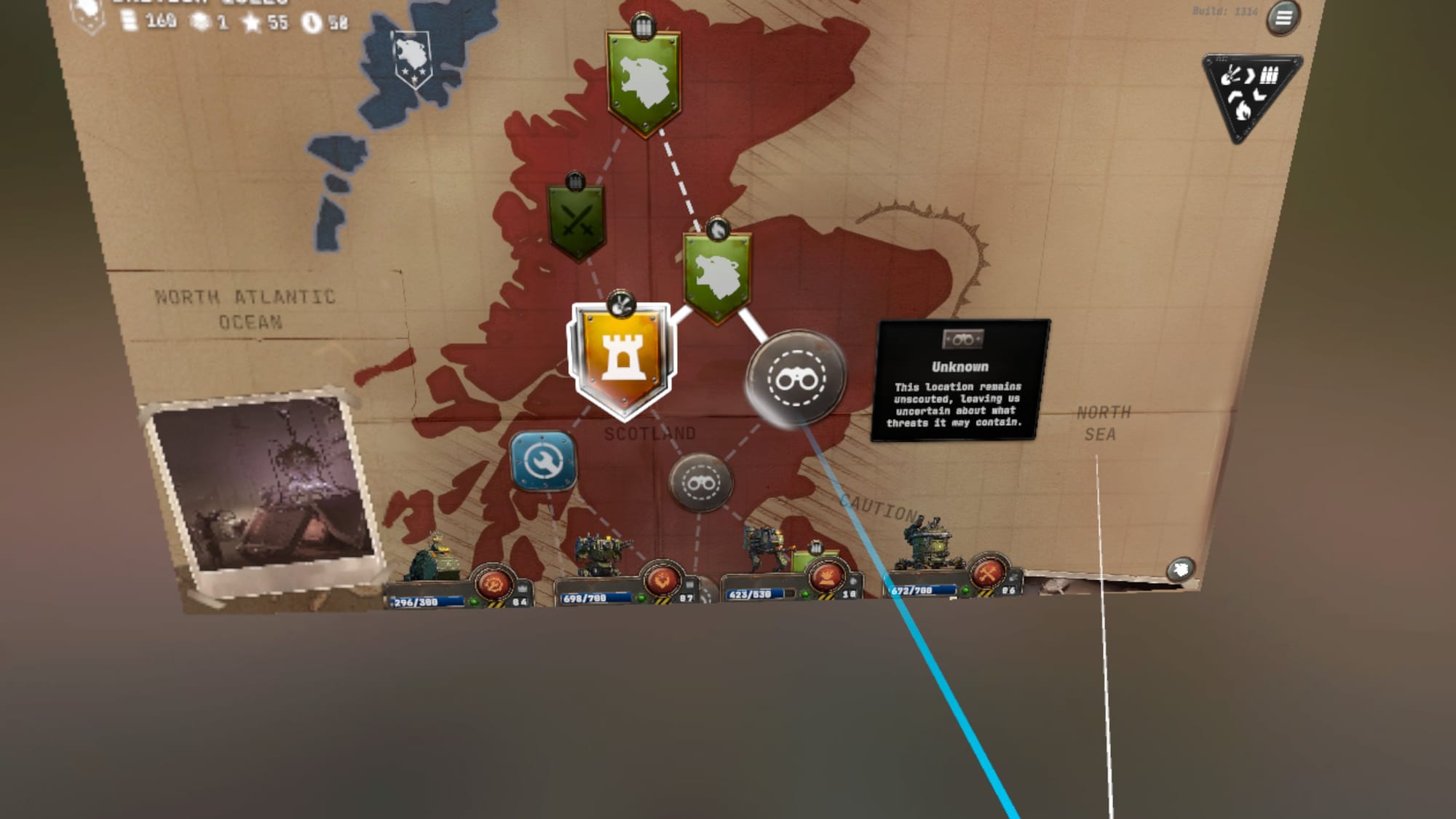Select the blue beast shield on the islands
1456x819 pixels.
point(412,58)
